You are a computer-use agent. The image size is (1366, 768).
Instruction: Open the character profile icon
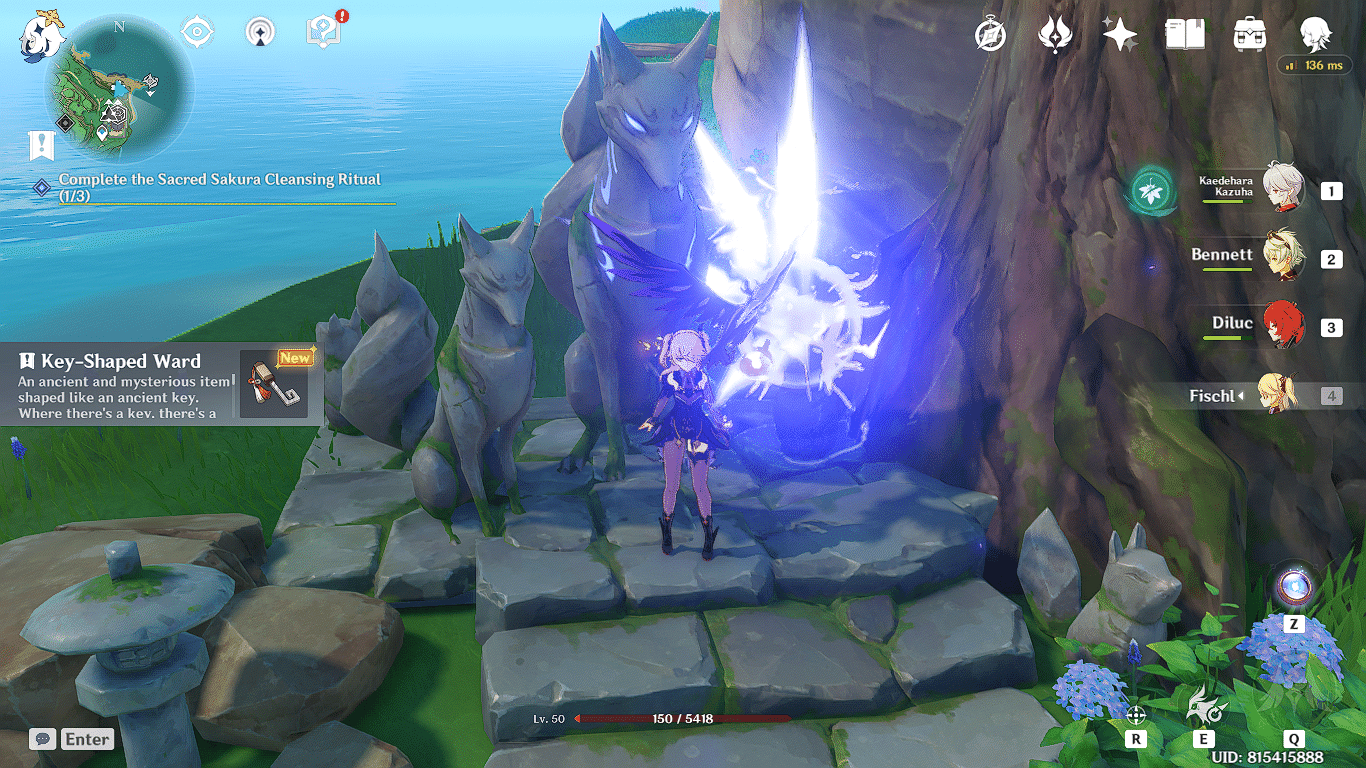[x=1315, y=34]
